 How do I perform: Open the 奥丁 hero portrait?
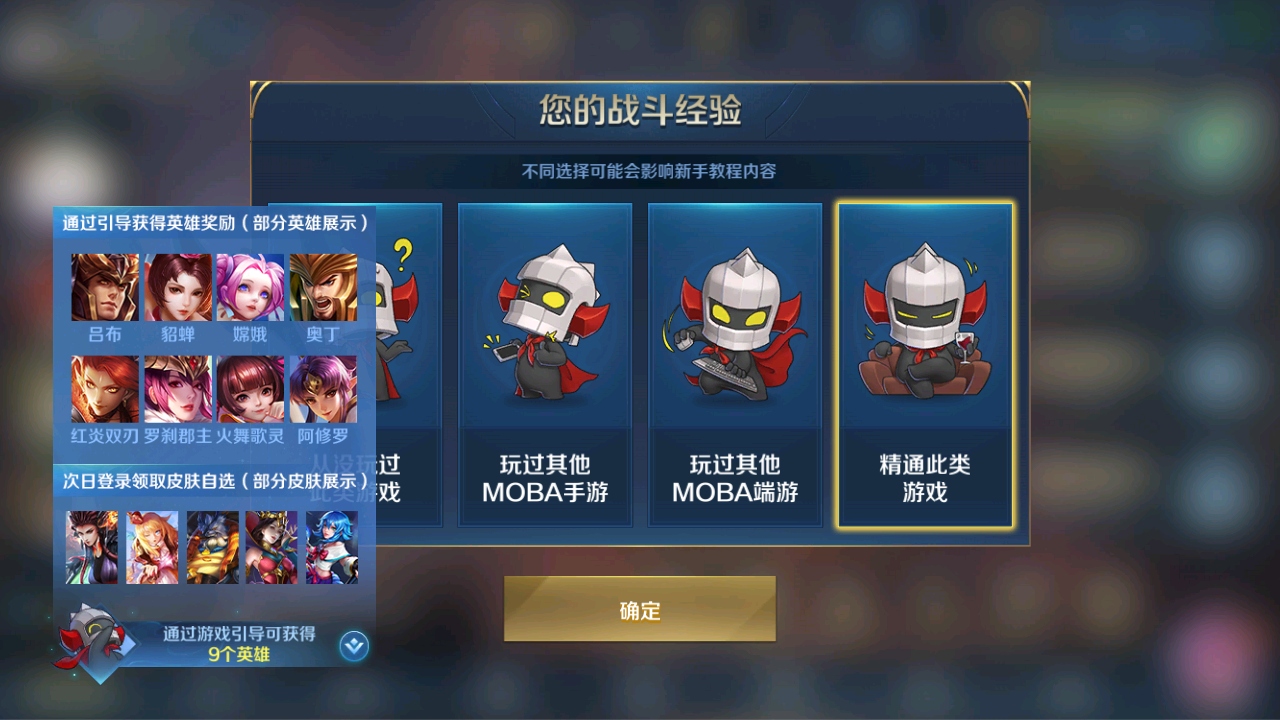tap(323, 287)
